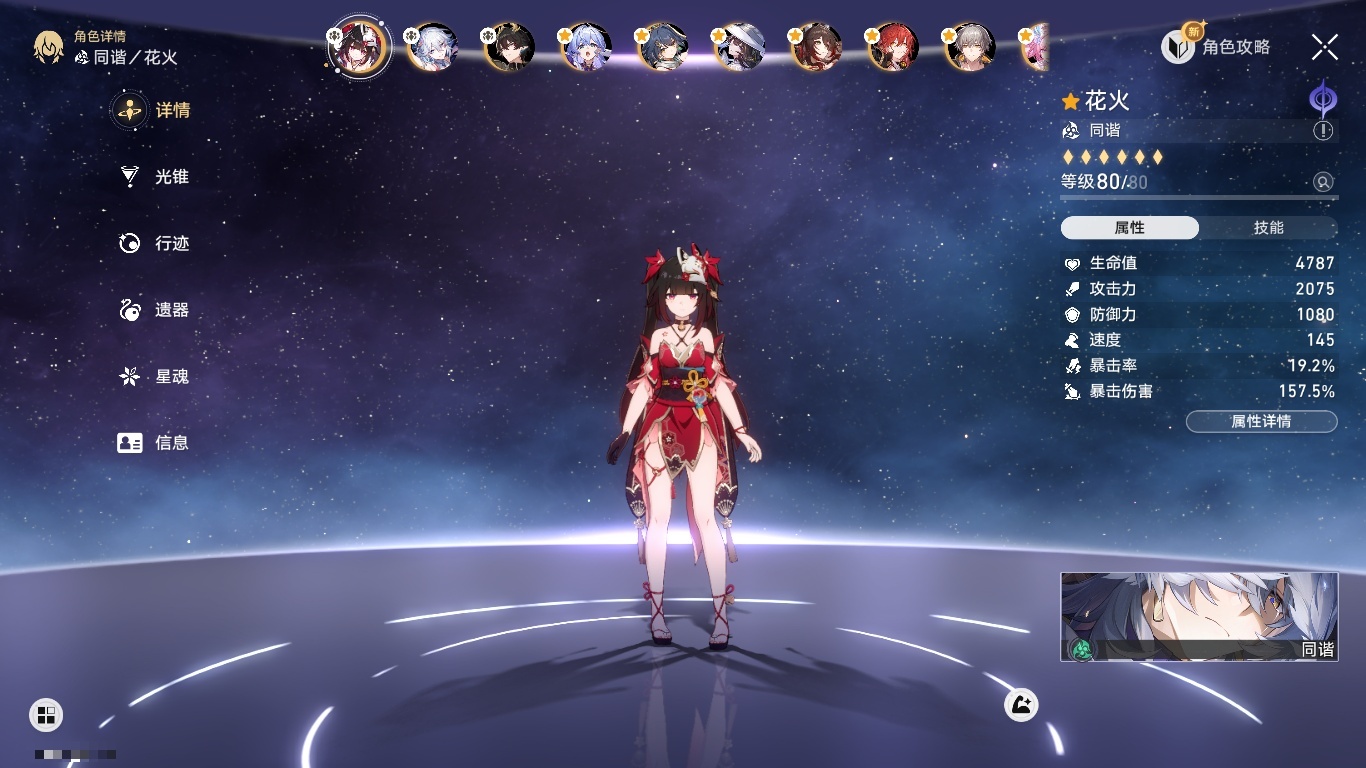Open the 同谐 light cone thumbnail
Image resolution: width=1366 pixels, height=768 pixels.
pos(1199,616)
